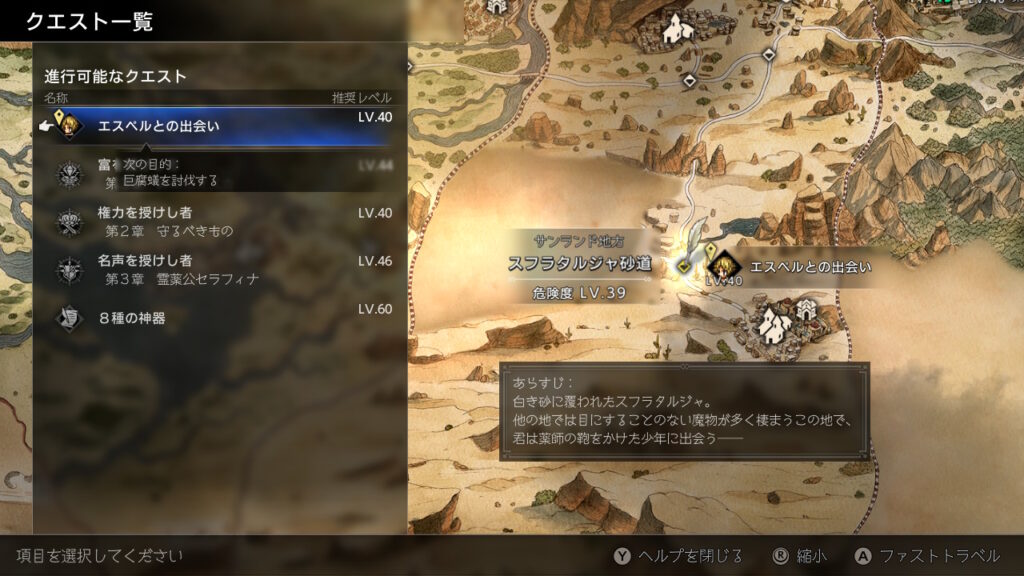Open the 名声を授けし者 quest entry
Image resolution: width=1024 pixels, height=576 pixels.
220,270
